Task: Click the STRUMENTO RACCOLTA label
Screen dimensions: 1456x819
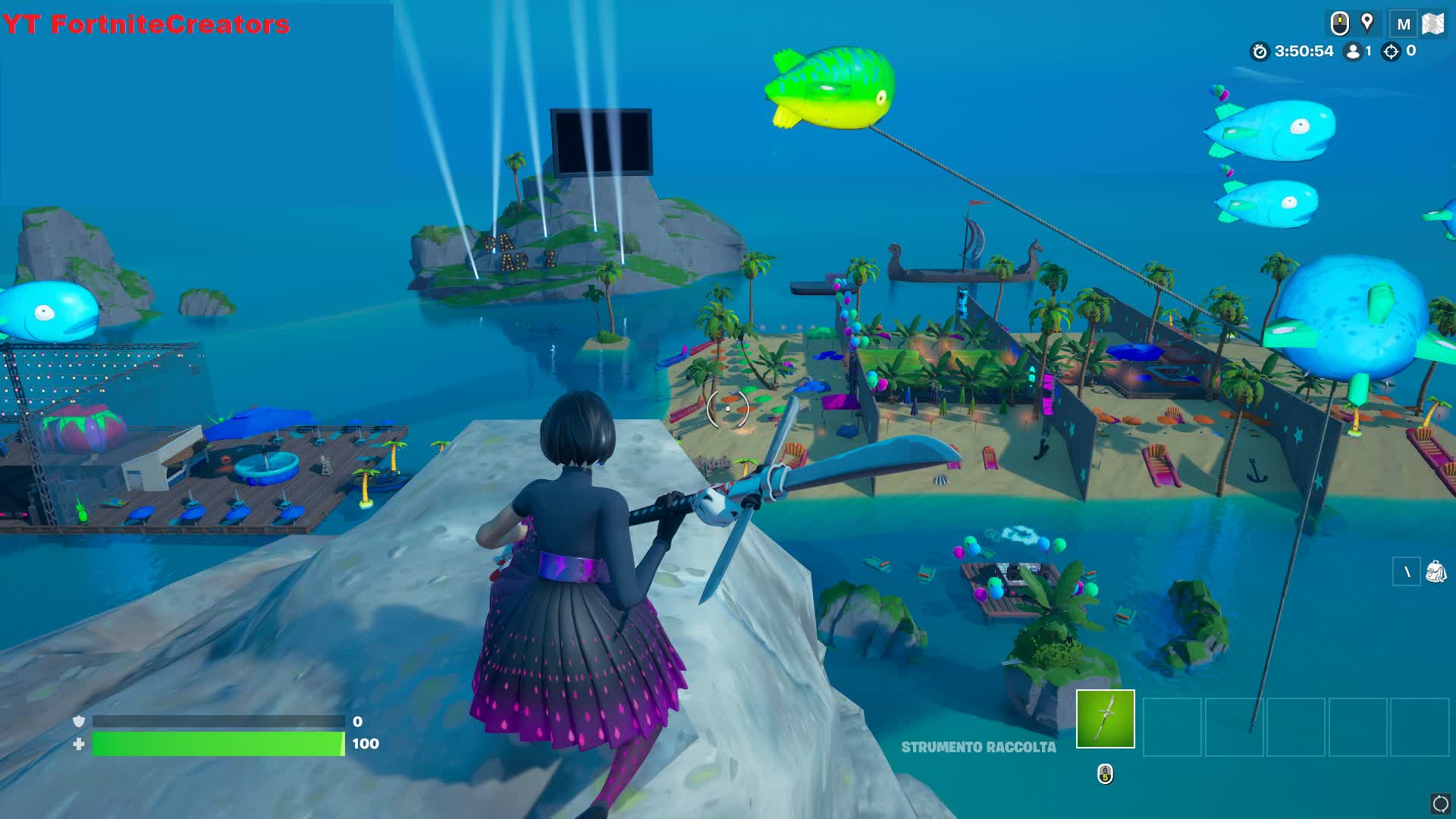Action: pyautogui.click(x=978, y=747)
